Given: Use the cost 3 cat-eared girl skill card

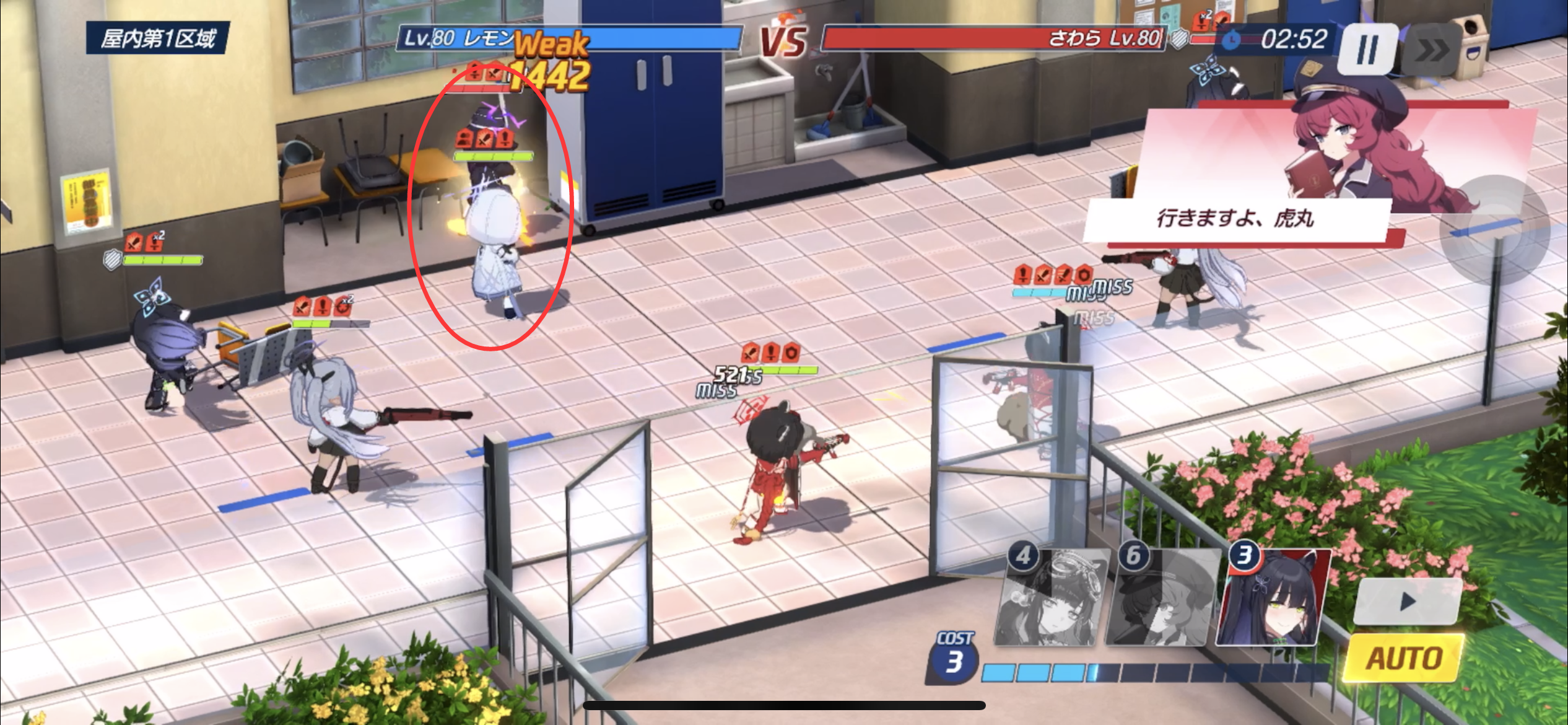Looking at the screenshot, I should click(x=1273, y=598).
